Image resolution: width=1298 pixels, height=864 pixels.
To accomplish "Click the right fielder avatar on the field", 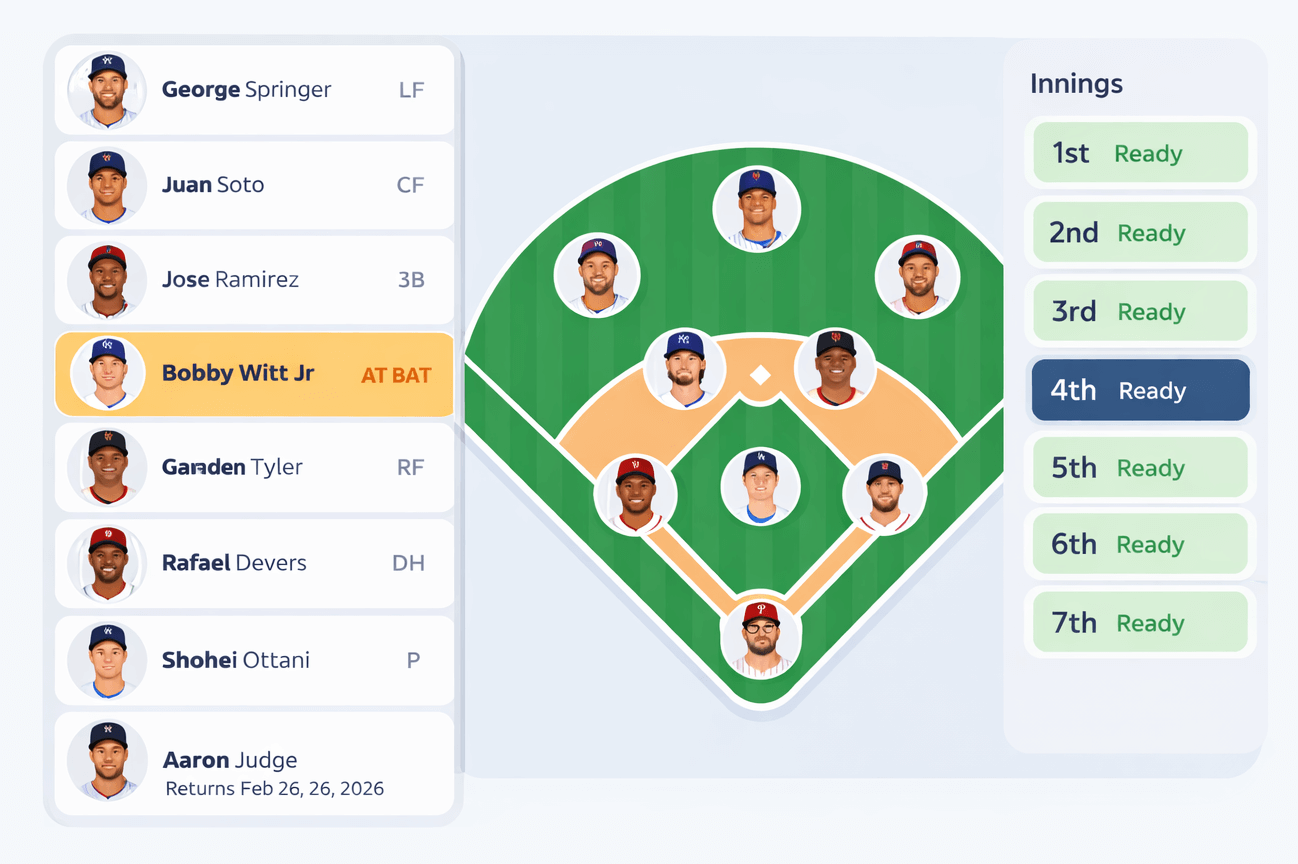I will tap(918, 275).
